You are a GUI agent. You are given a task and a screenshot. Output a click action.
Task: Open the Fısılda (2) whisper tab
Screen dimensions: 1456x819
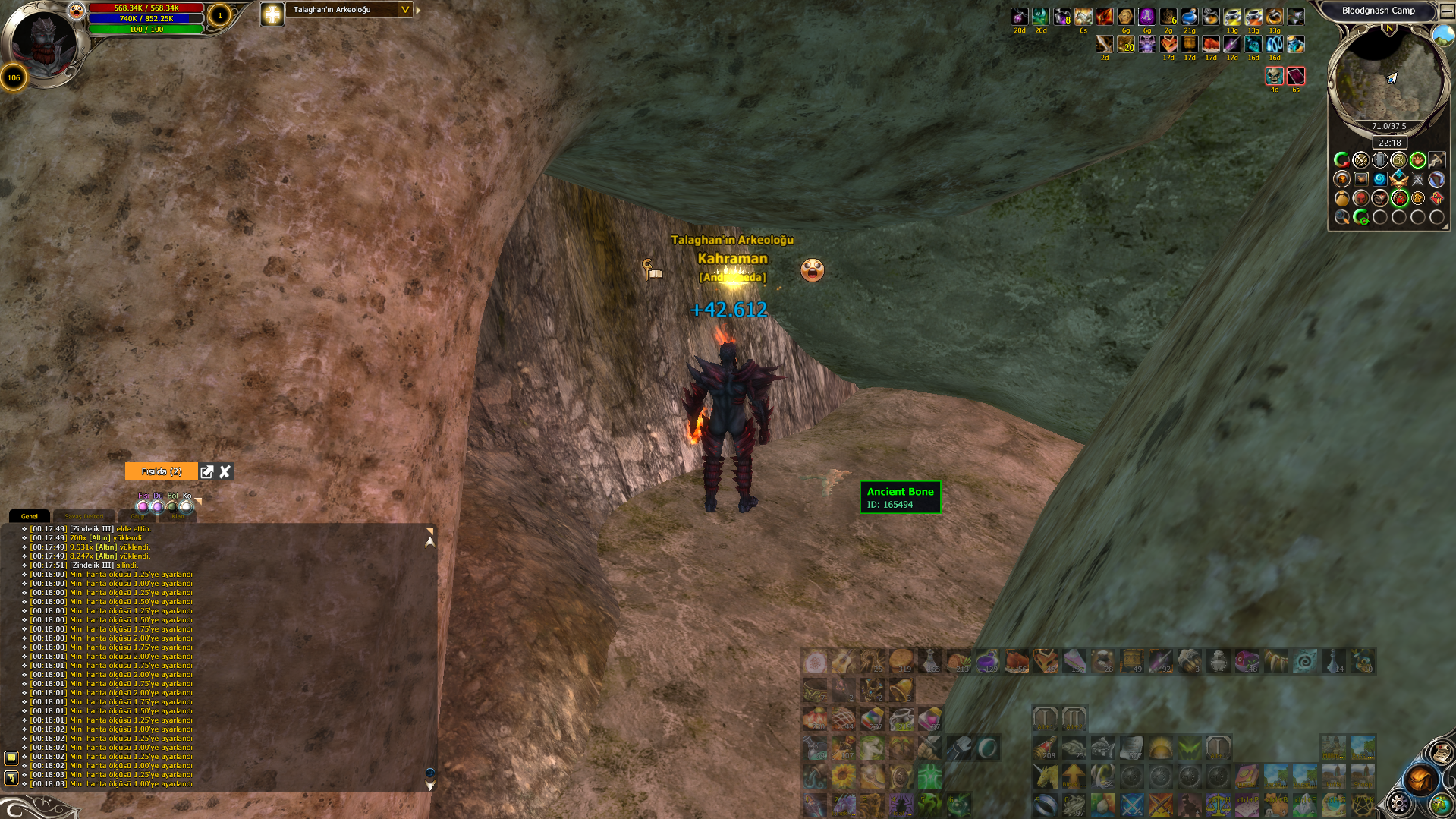[161, 472]
